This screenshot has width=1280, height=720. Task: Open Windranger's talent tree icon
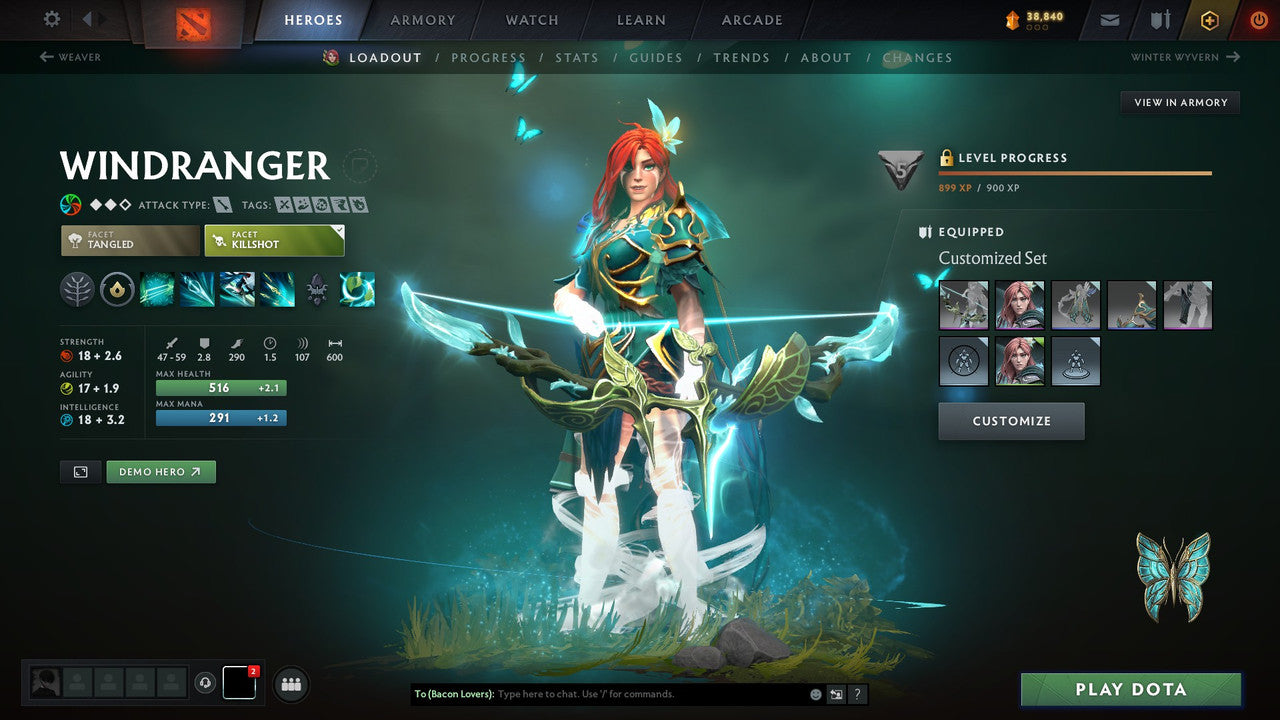(79, 289)
